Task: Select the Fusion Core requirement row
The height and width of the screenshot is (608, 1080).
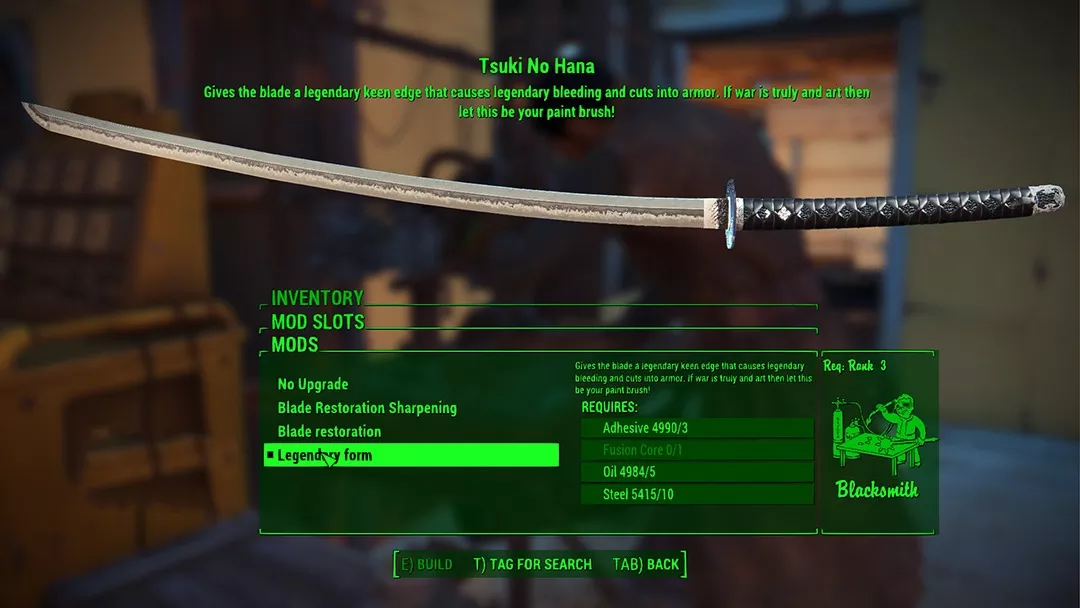Action: click(x=697, y=450)
